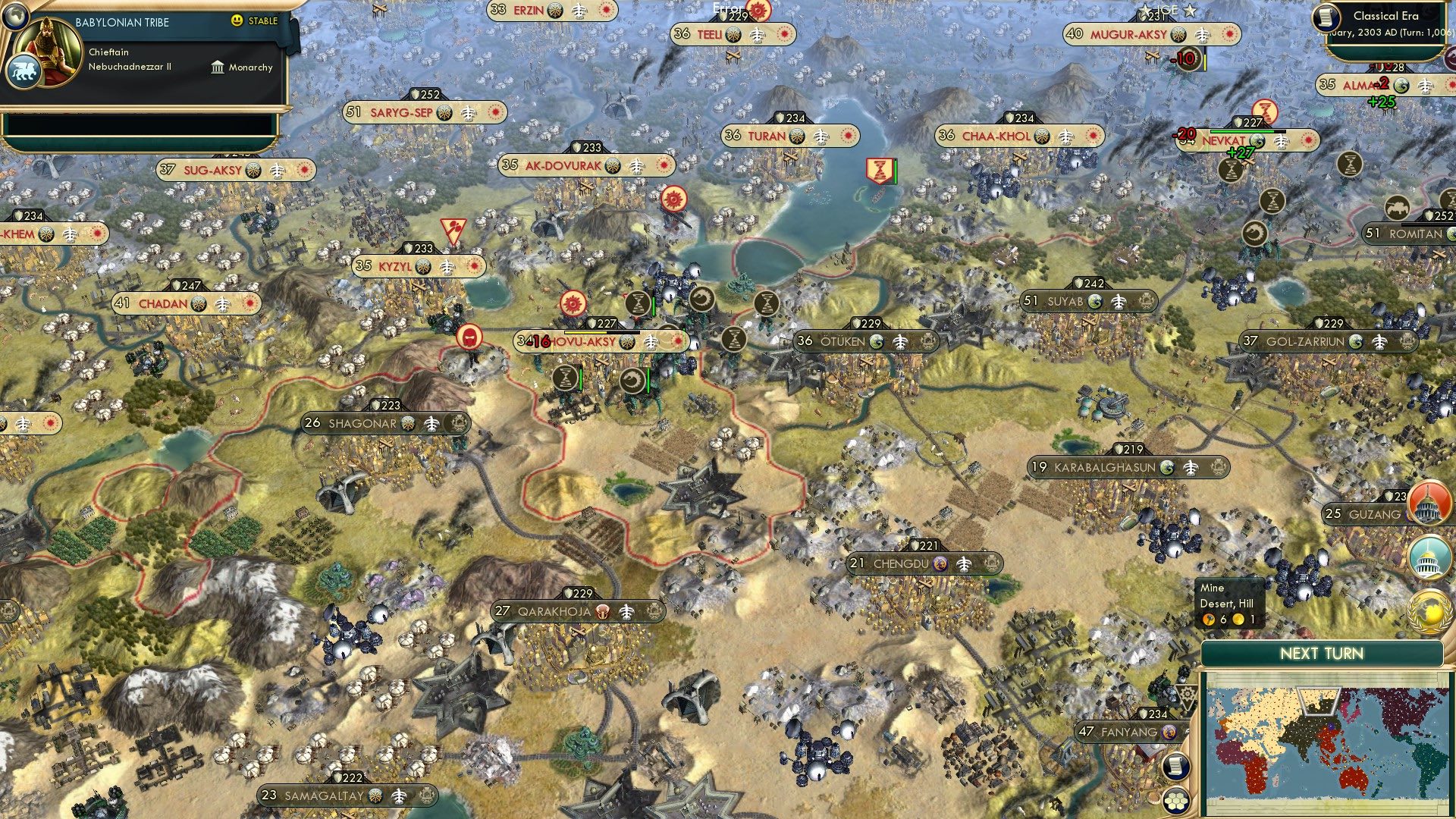This screenshot has height=819, width=1456.
Task: Select the city banner of Suyab
Action: (x=1068, y=301)
